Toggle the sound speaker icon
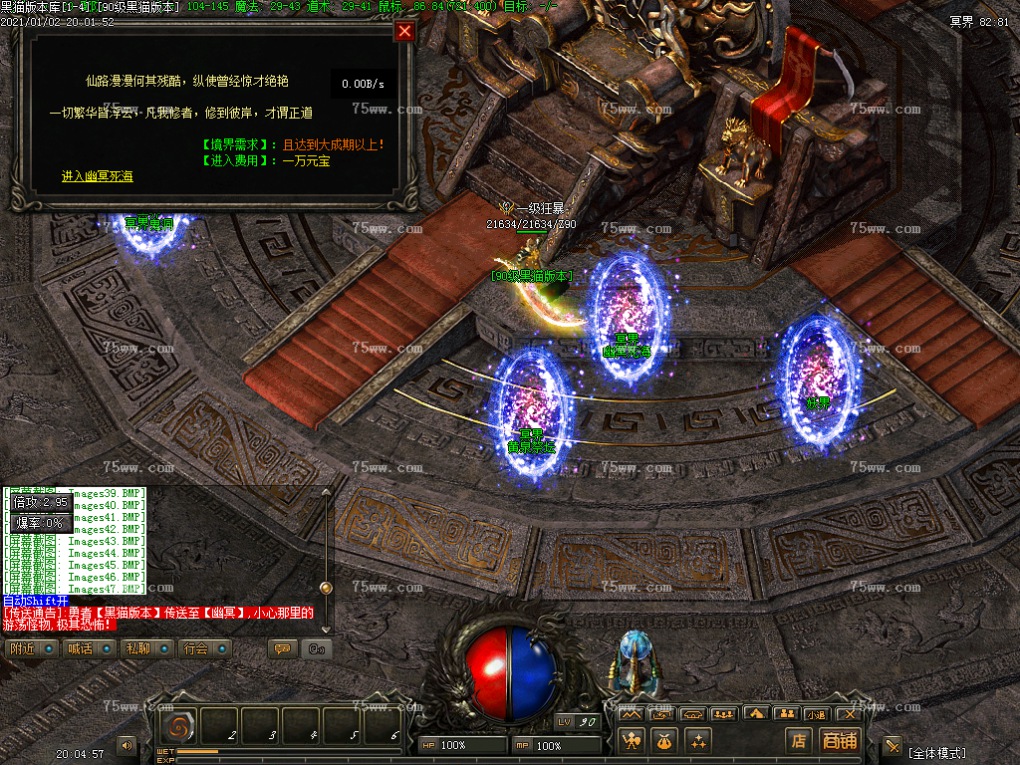This screenshot has height=765, width=1020. [x=127, y=744]
